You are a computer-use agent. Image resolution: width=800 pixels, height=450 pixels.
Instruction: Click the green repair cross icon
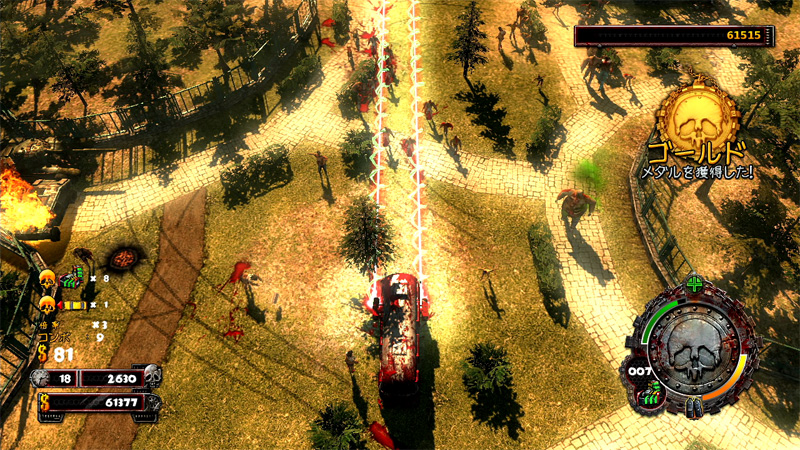[695, 281]
